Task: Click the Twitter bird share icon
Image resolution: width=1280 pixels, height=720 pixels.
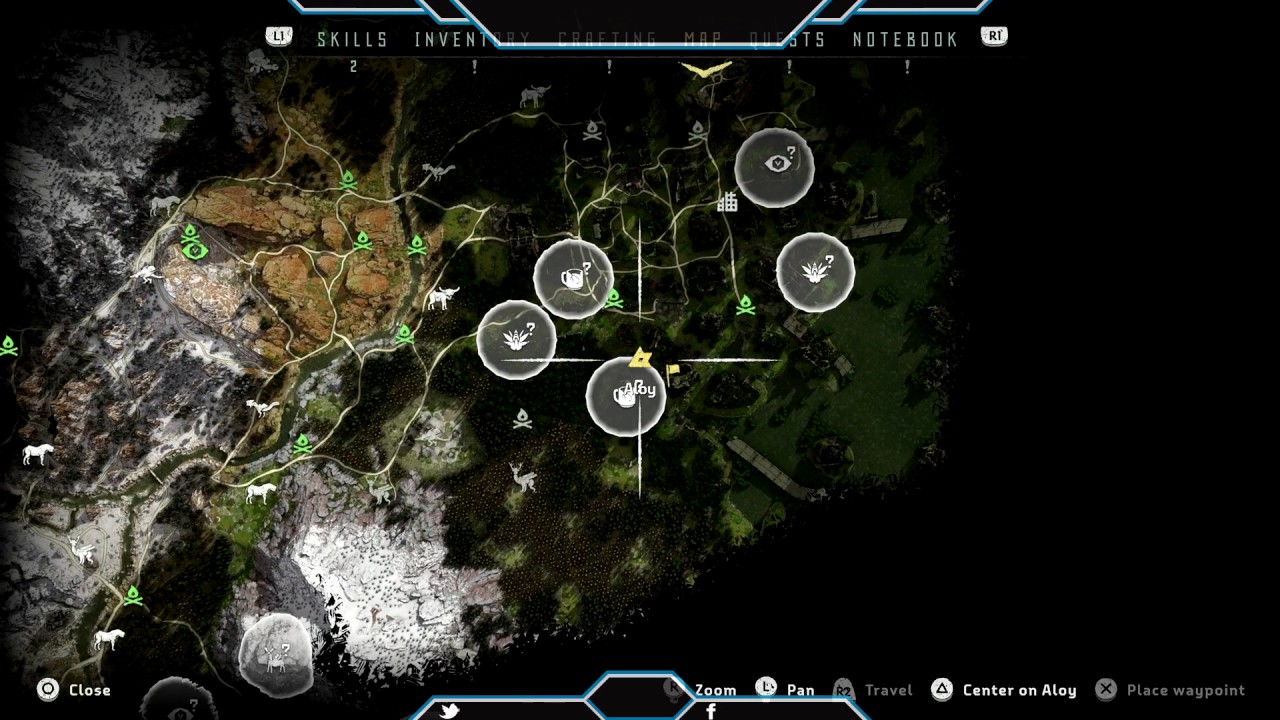Action: 450,711
